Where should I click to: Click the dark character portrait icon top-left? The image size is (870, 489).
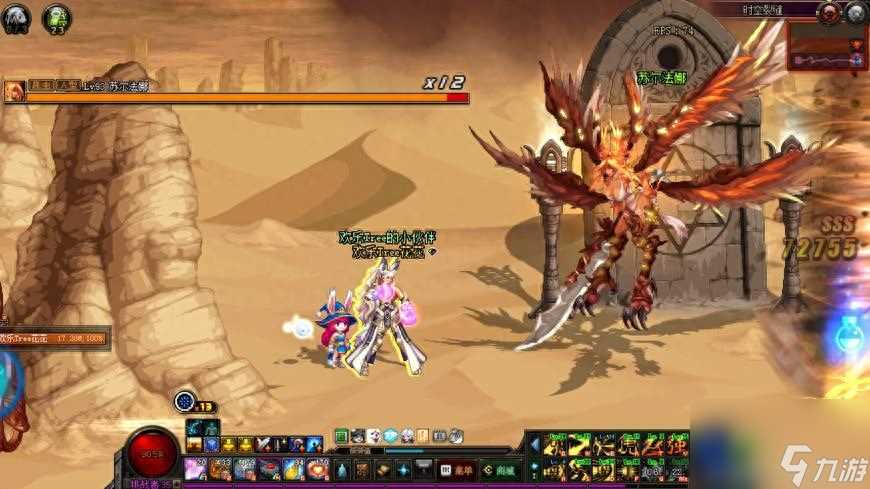click(x=17, y=17)
